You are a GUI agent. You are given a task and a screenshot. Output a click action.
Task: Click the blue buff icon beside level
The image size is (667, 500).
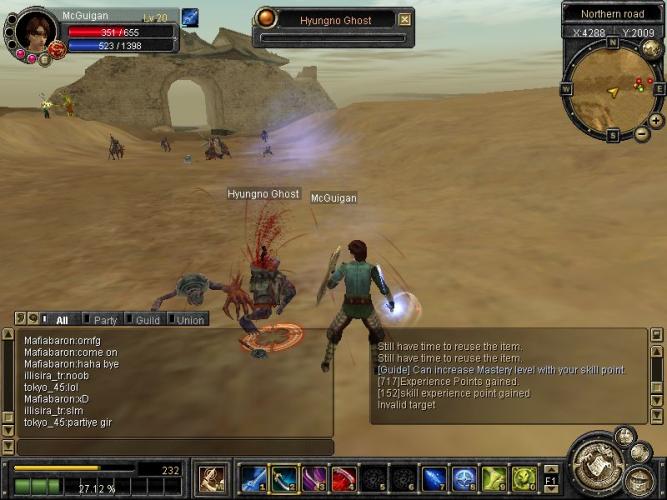(x=190, y=17)
